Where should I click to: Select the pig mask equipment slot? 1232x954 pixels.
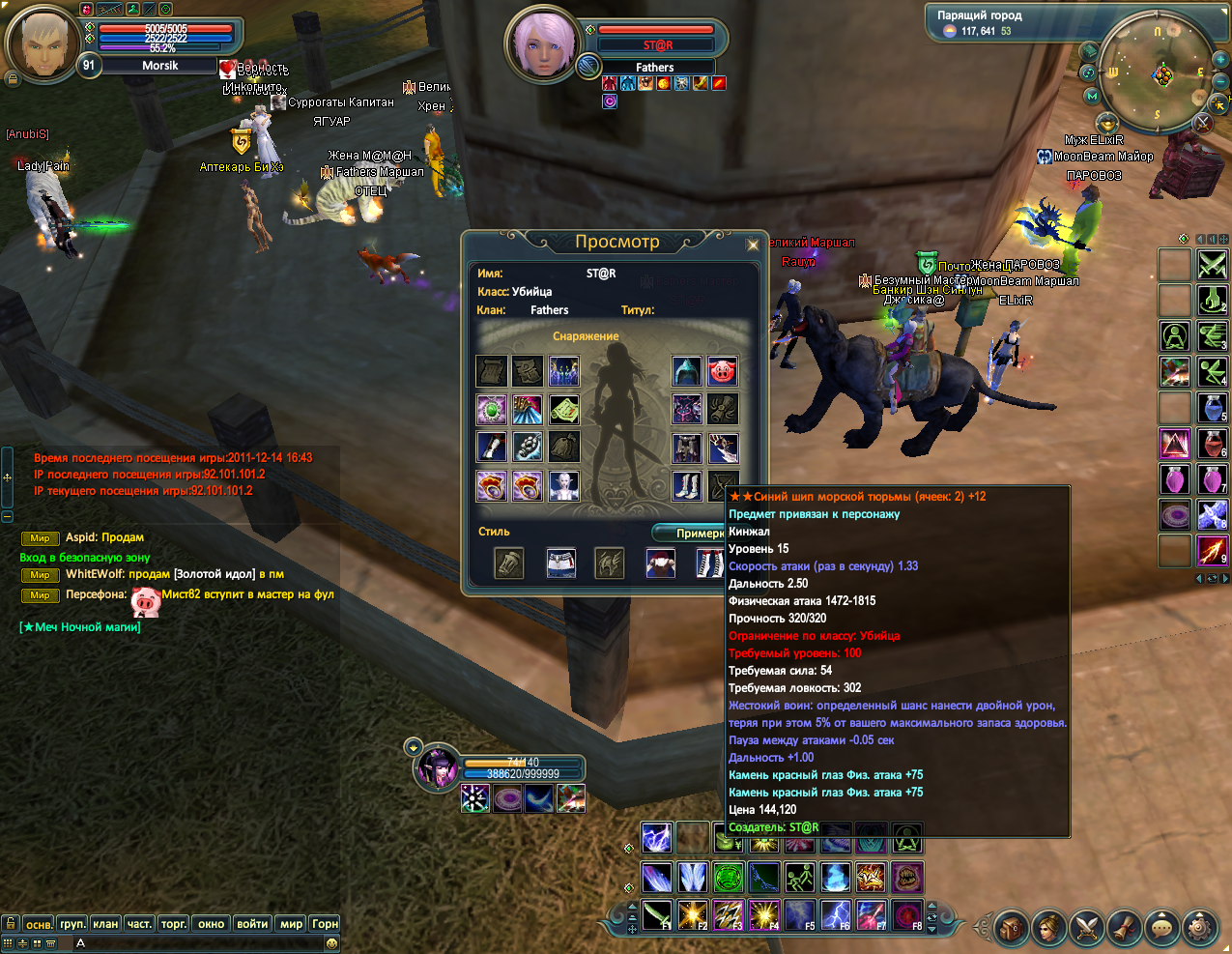722,371
